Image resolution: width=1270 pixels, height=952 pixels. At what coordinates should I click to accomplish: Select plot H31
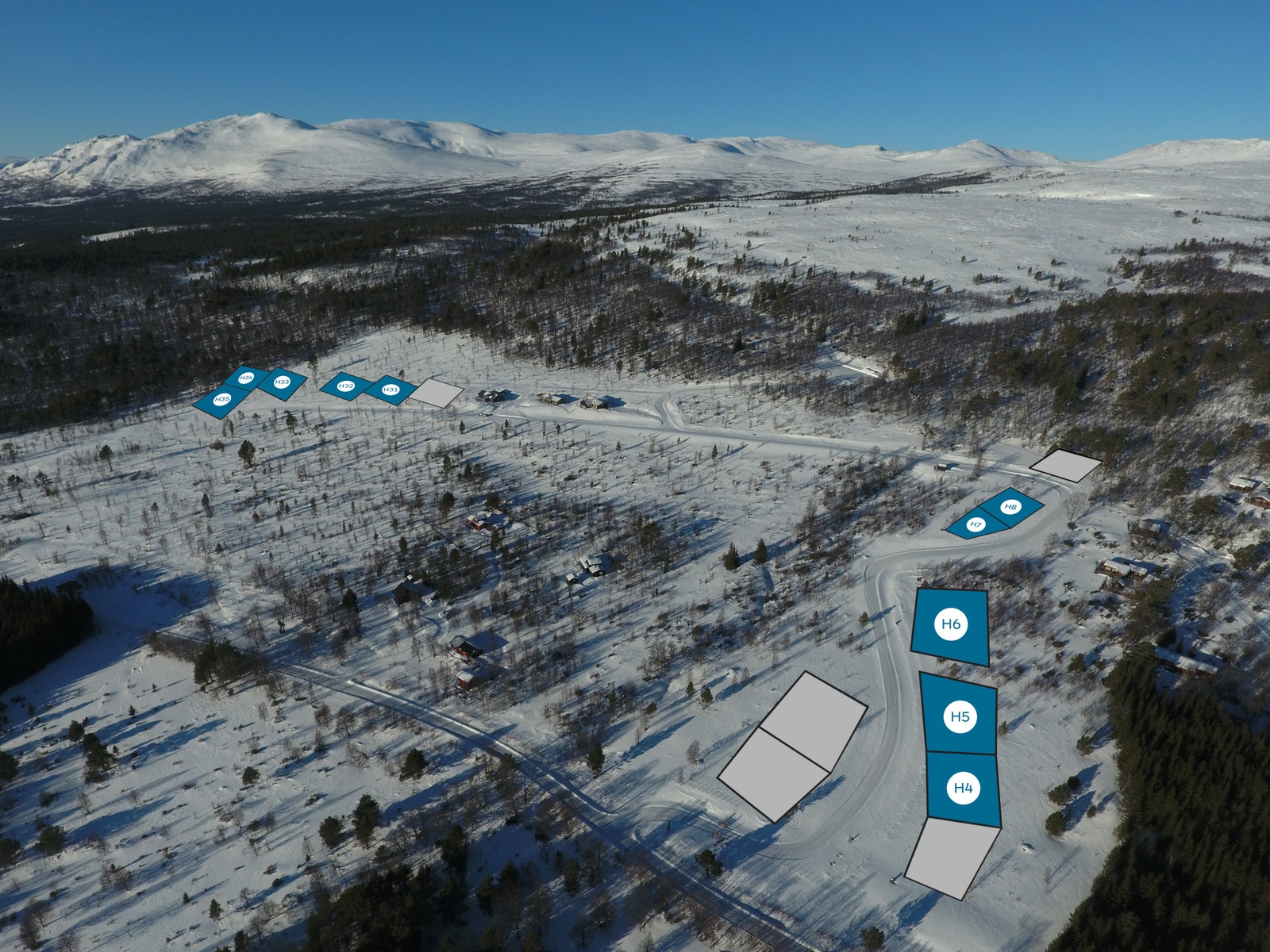pyautogui.click(x=391, y=390)
